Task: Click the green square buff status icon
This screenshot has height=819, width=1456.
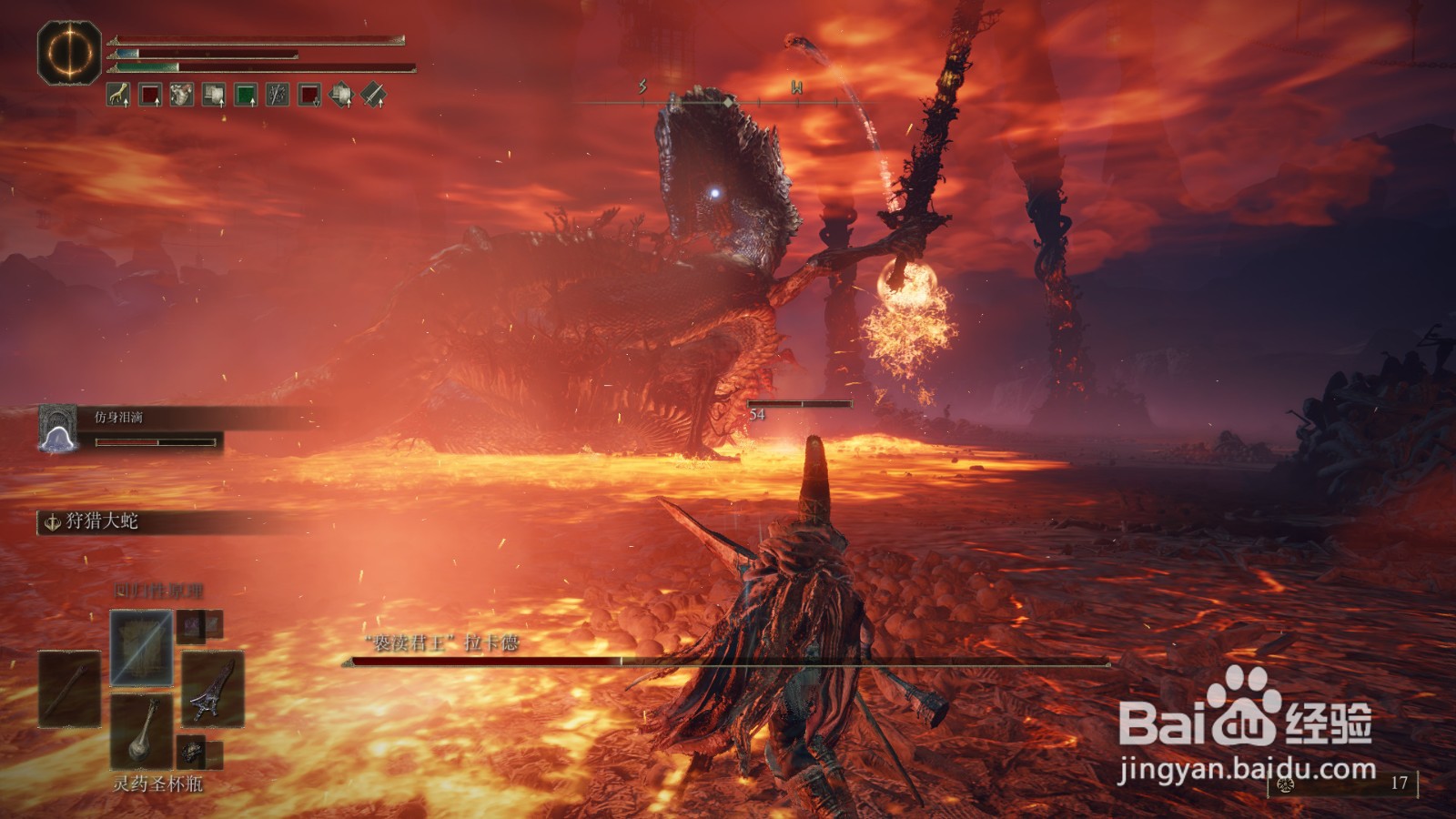Action: point(246,95)
